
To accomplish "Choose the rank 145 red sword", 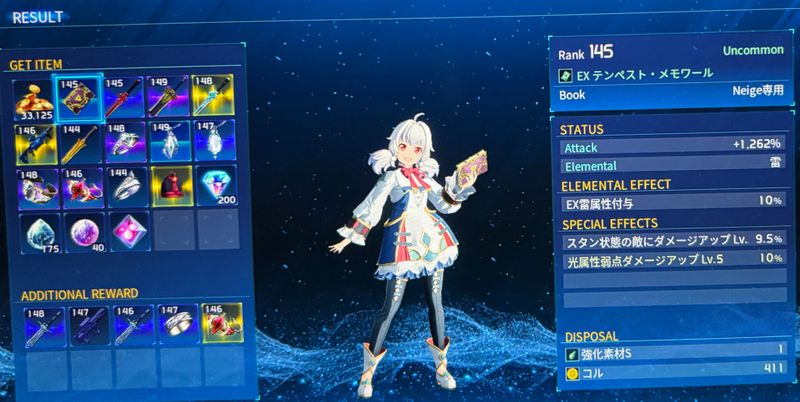I will [124, 97].
